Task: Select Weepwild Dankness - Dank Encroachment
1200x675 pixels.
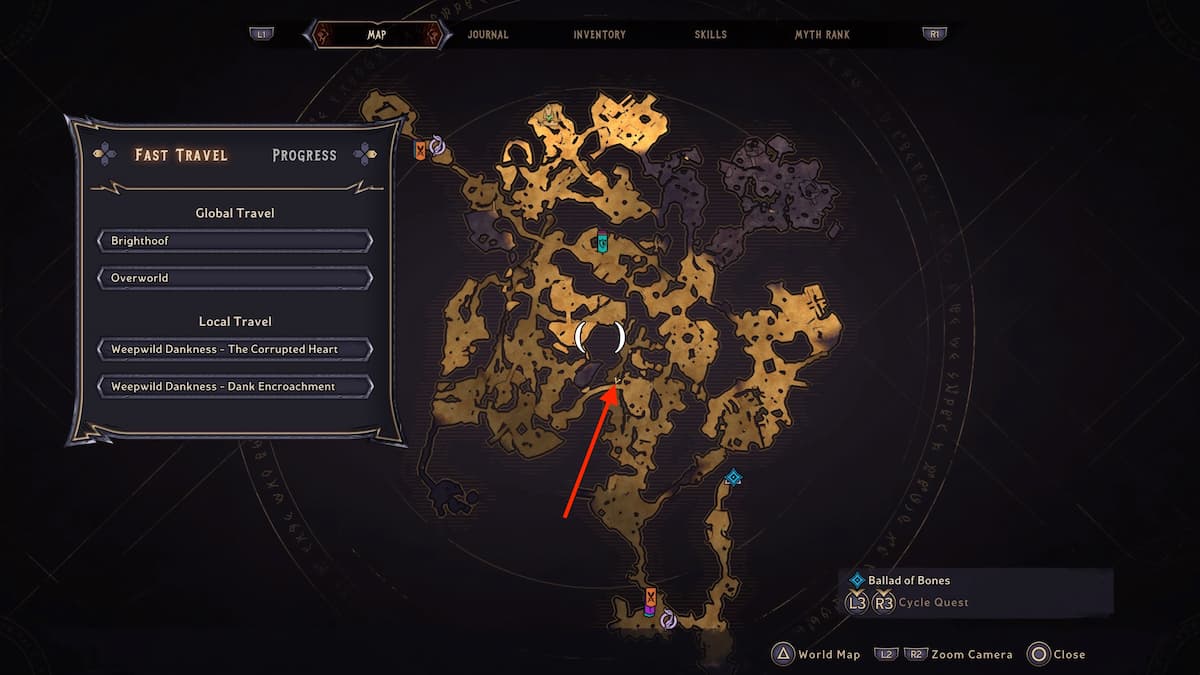Action: 235,386
